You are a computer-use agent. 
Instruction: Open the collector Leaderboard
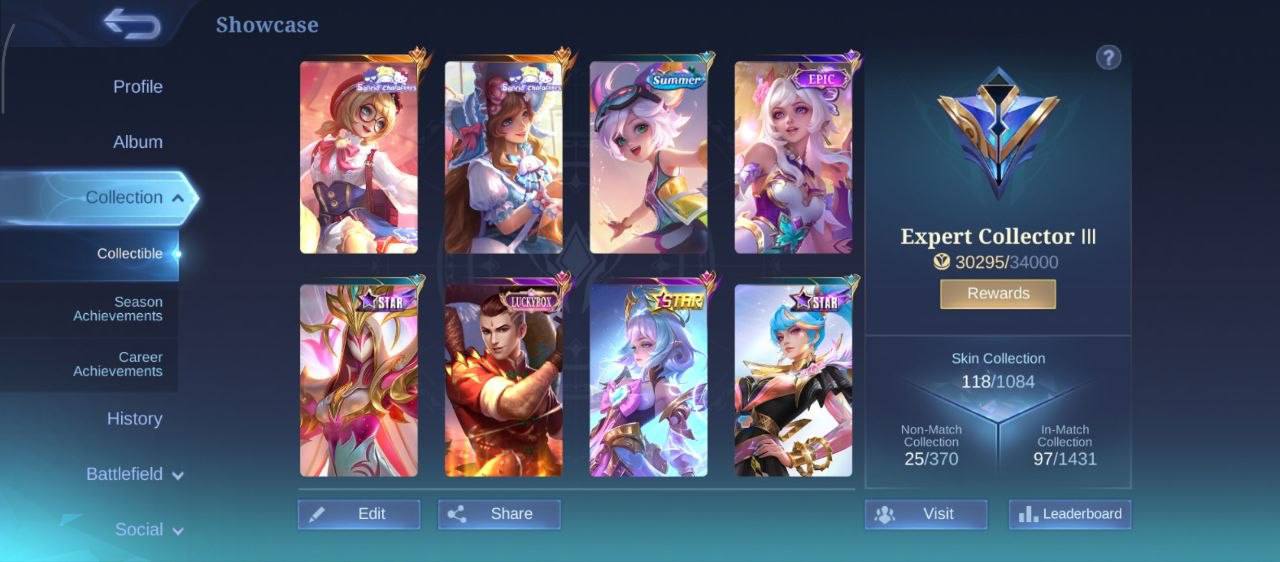1070,514
